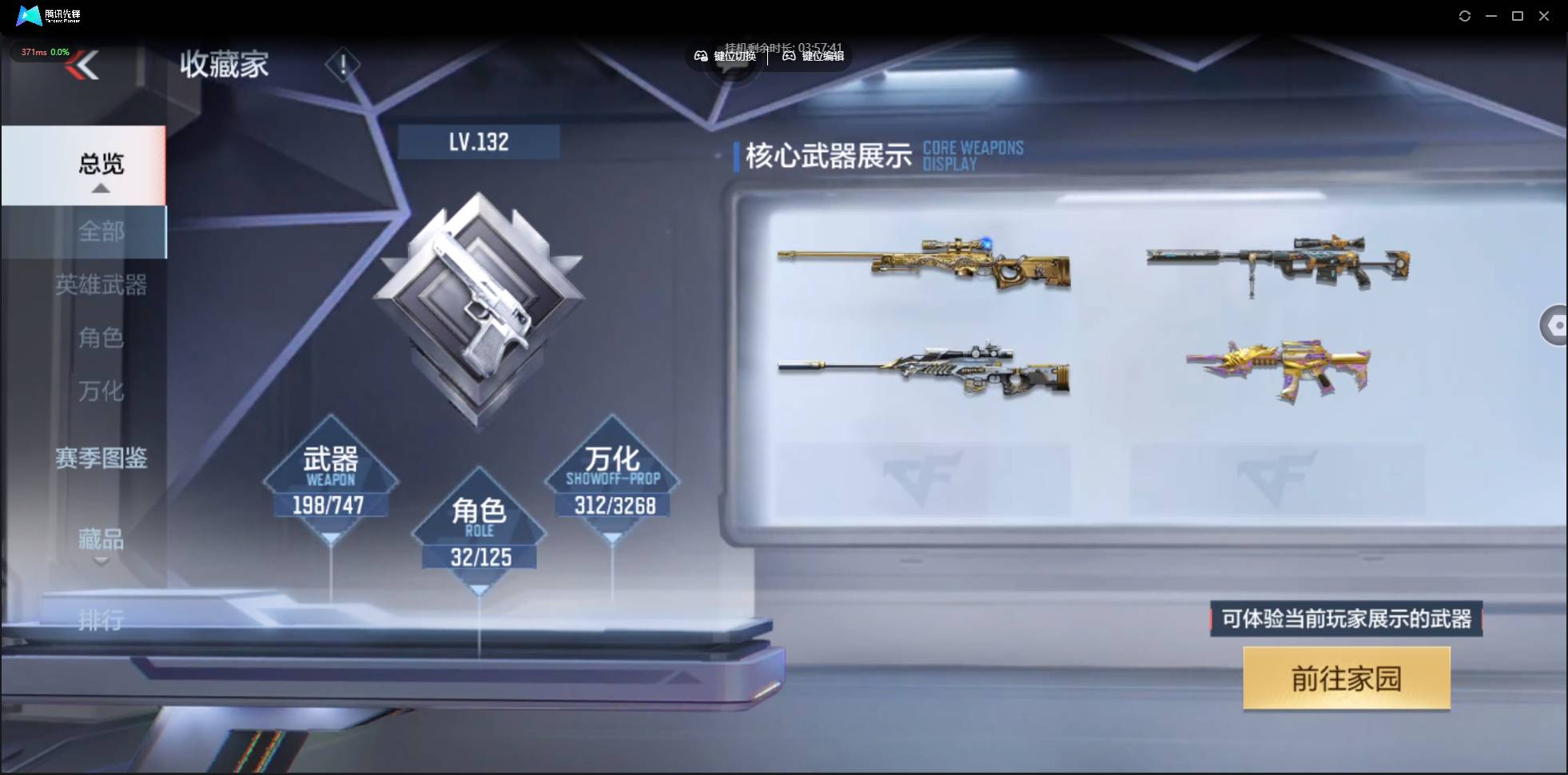The height and width of the screenshot is (775, 1568).
Task: Collapse the 总览 section arrow
Action: [100, 187]
